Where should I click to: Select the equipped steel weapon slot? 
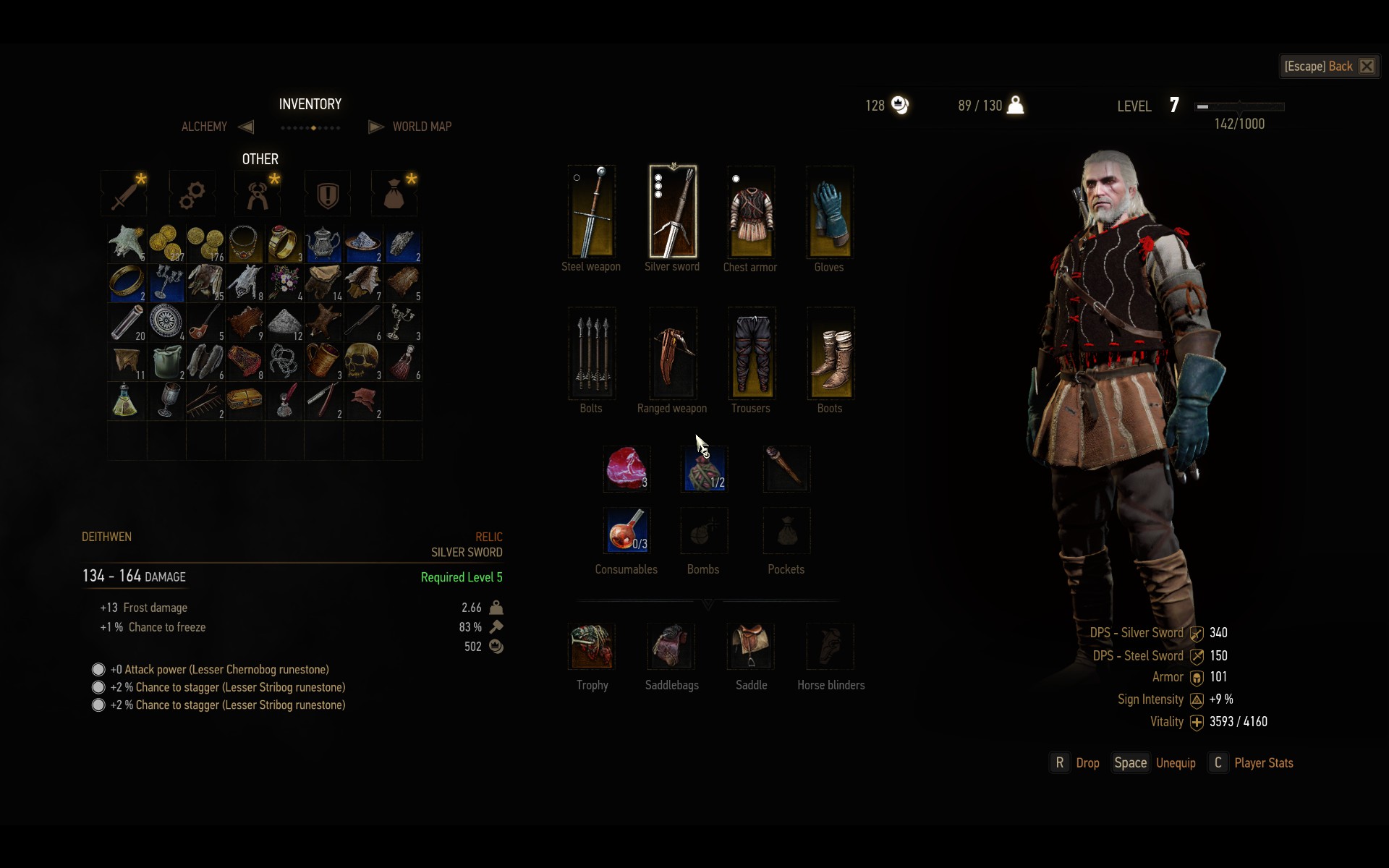[592, 212]
